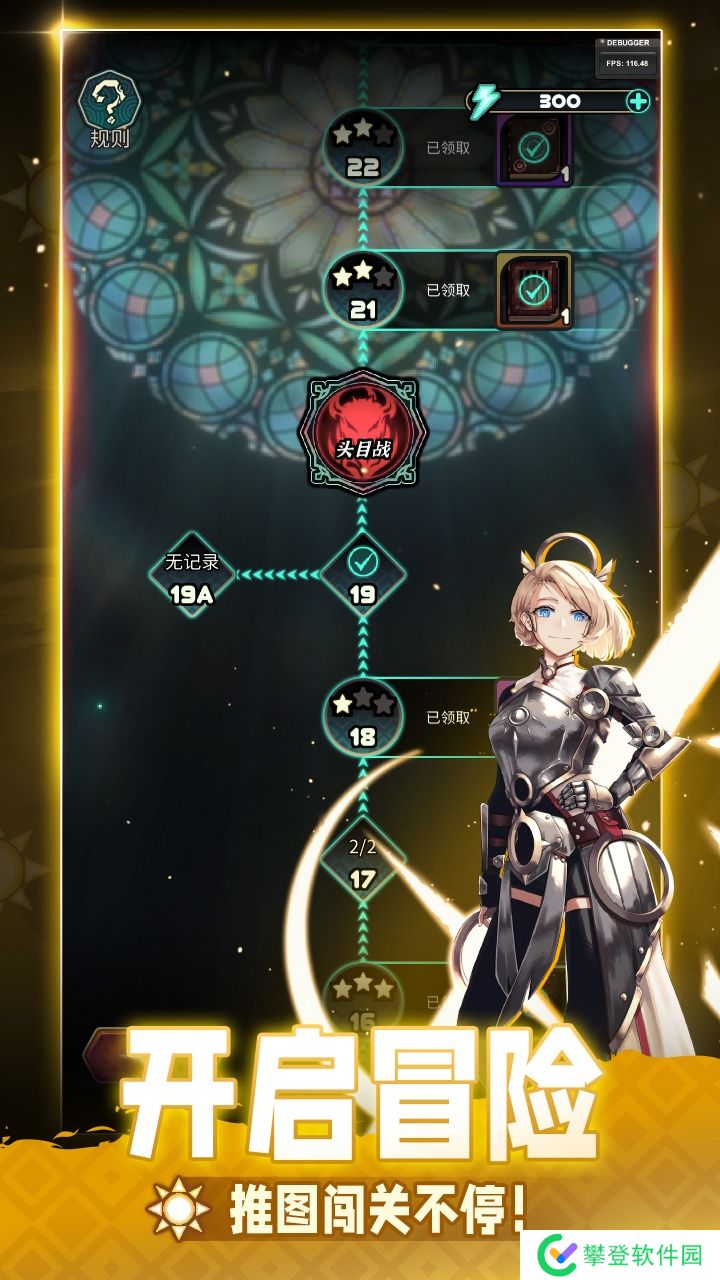Enter the 头目战 boss battle node
Screen dimensions: 720x1280
click(362, 432)
